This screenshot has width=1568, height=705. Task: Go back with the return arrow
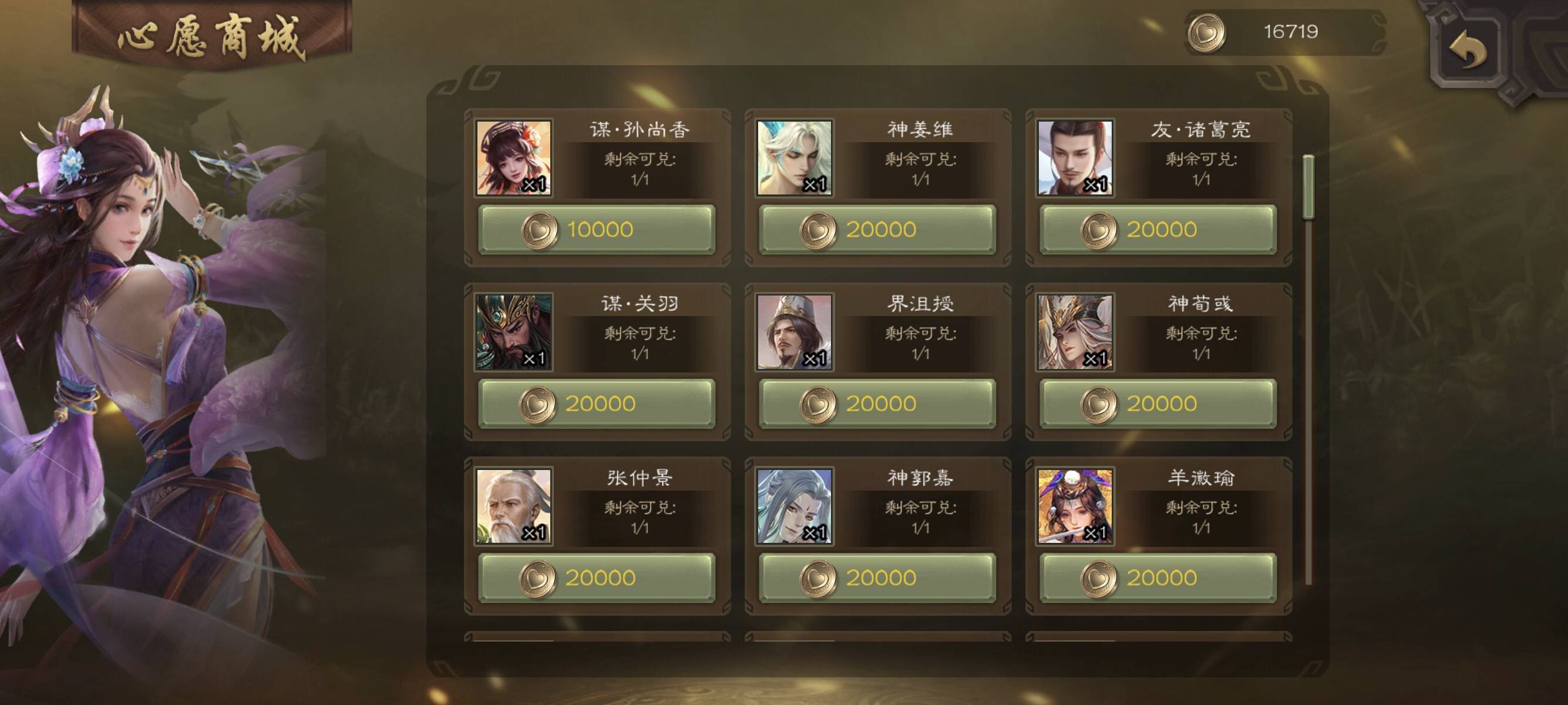click(x=1467, y=50)
